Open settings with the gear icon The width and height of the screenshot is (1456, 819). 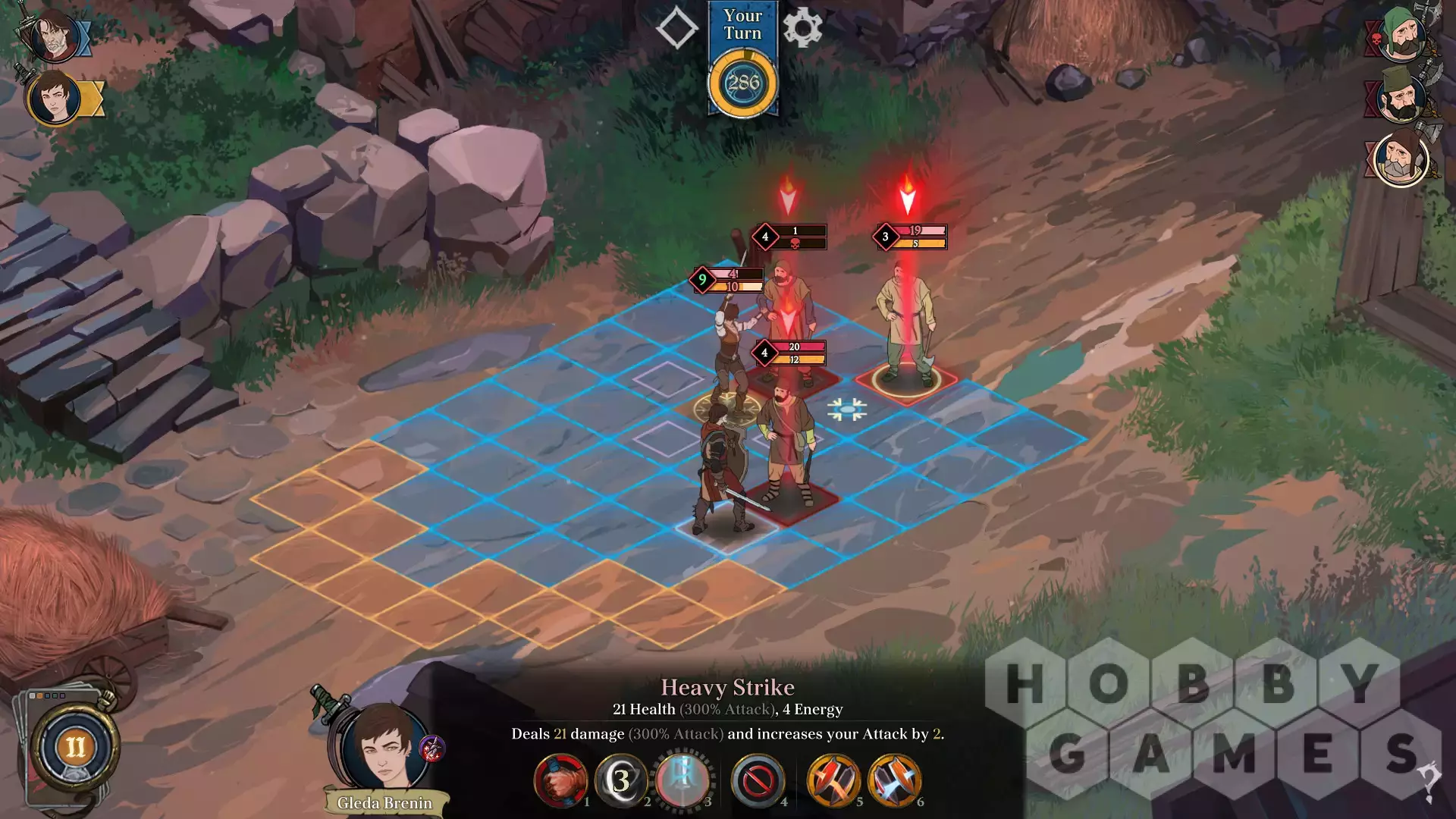tap(802, 28)
